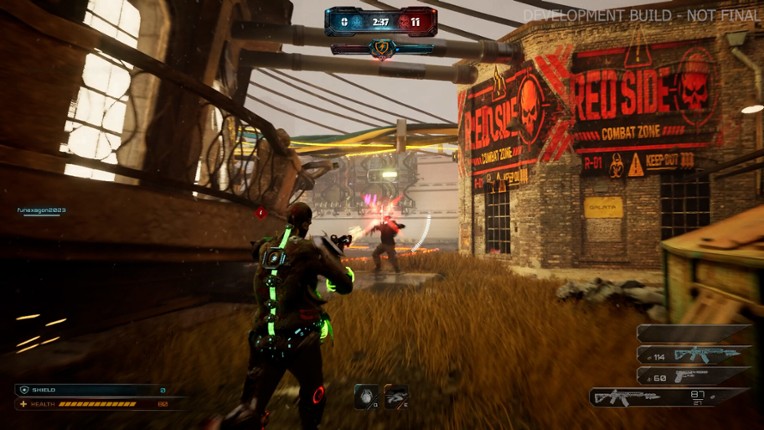
Task: Click the lightning shield objective emblem
Action: [x=380, y=47]
